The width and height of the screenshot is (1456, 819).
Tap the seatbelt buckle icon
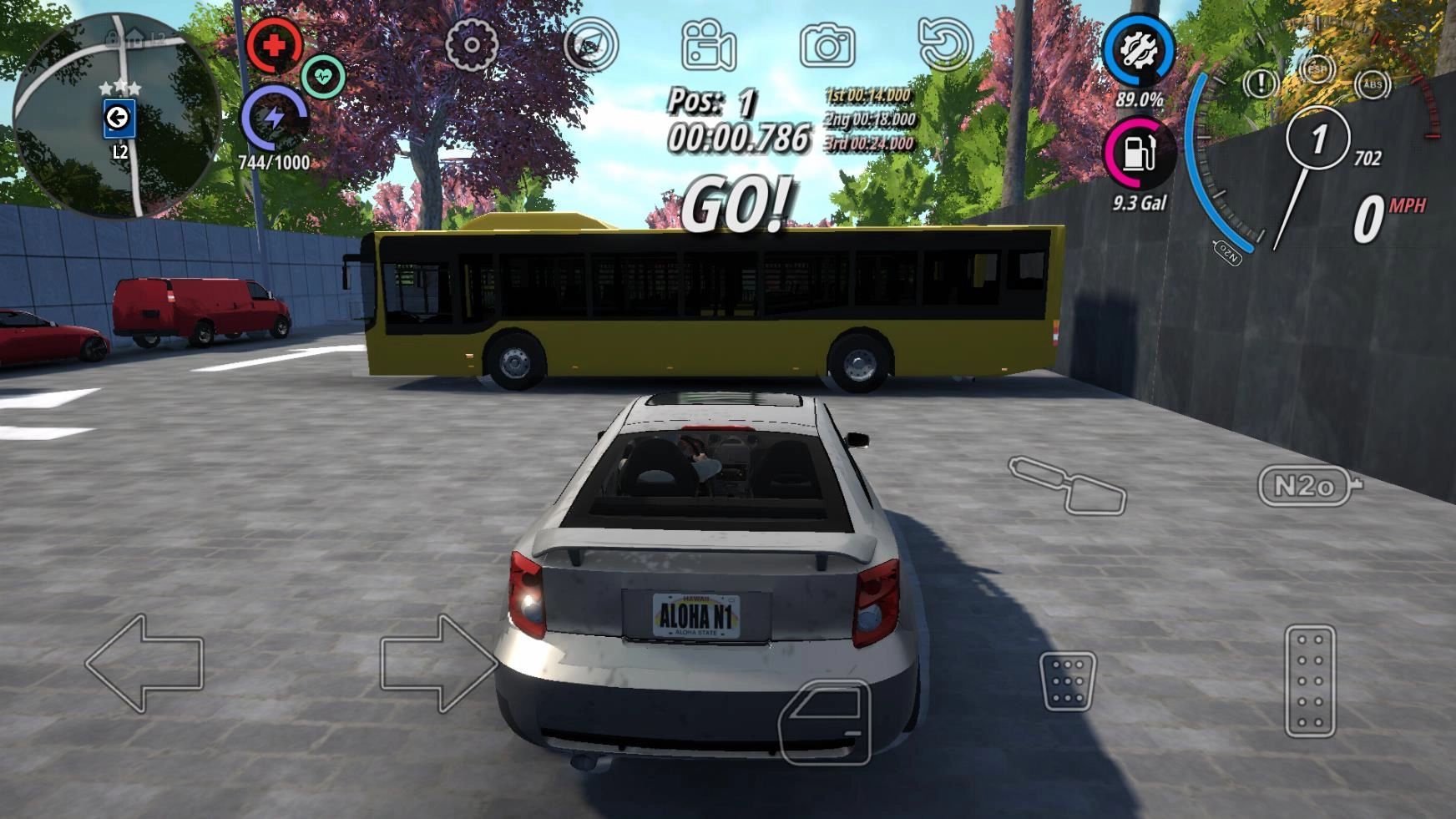click(1068, 484)
